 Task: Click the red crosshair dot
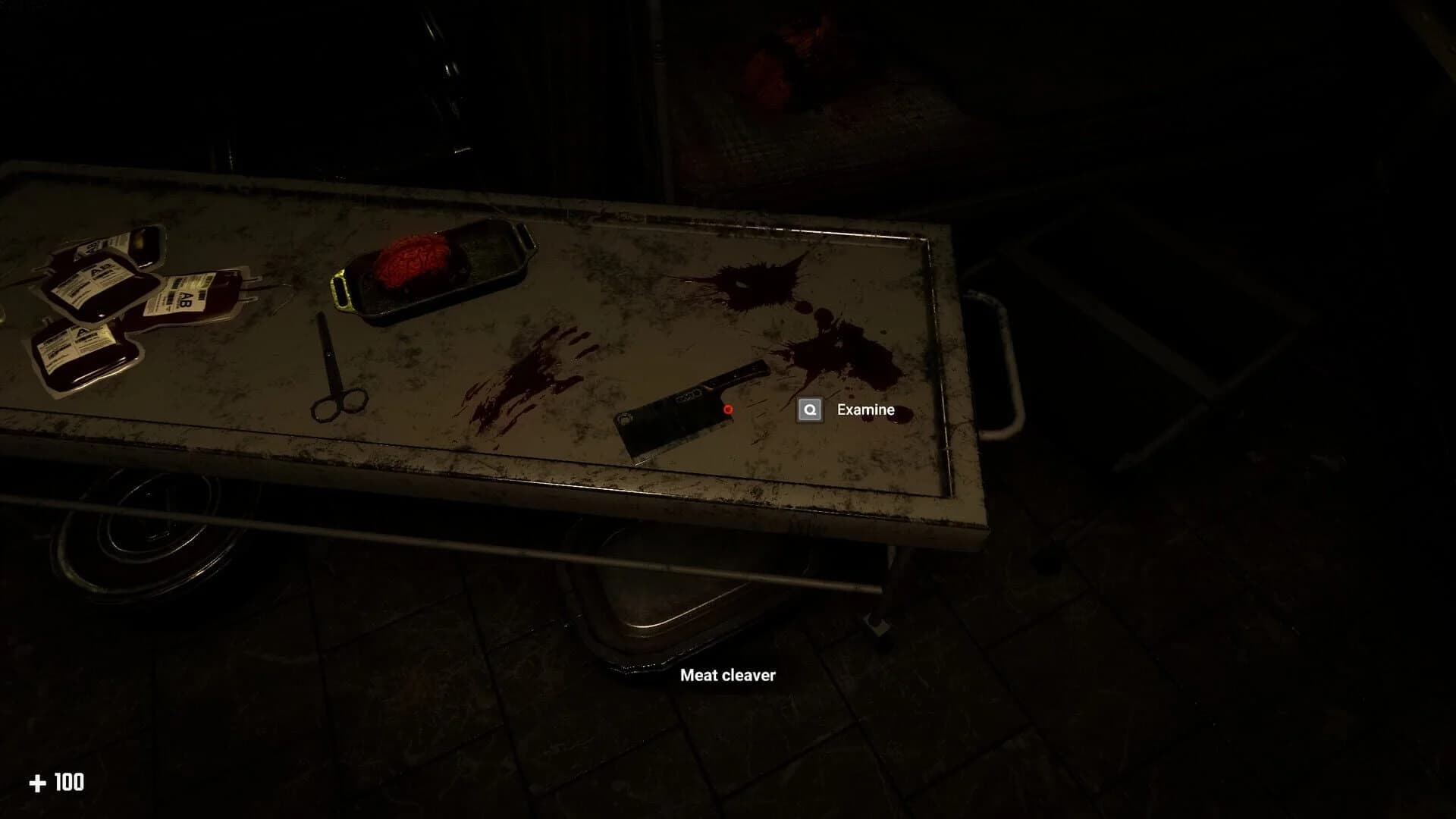click(726, 409)
